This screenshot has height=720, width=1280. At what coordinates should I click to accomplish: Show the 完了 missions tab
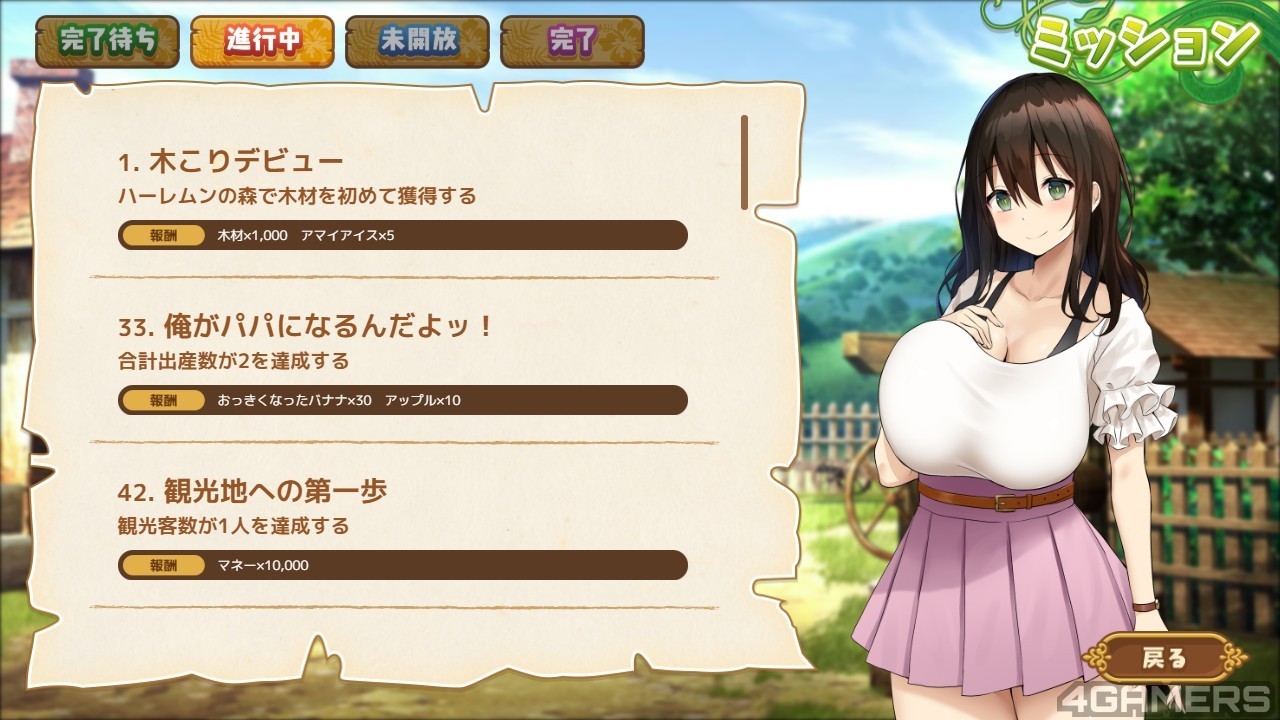click(572, 41)
